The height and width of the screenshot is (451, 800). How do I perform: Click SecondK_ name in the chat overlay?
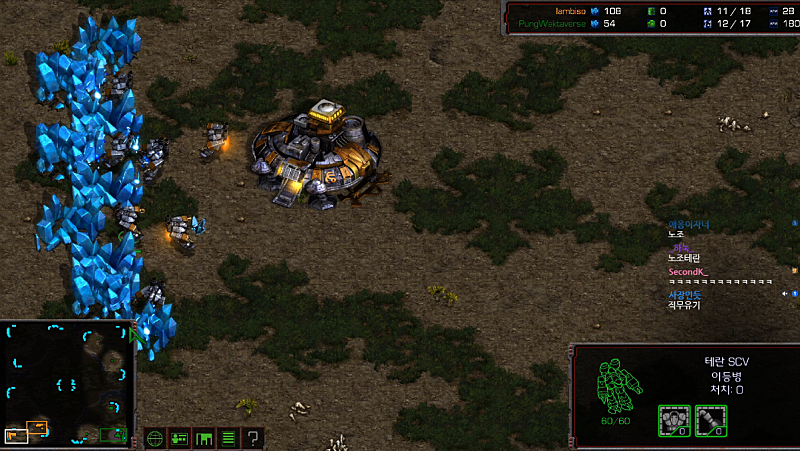687,271
